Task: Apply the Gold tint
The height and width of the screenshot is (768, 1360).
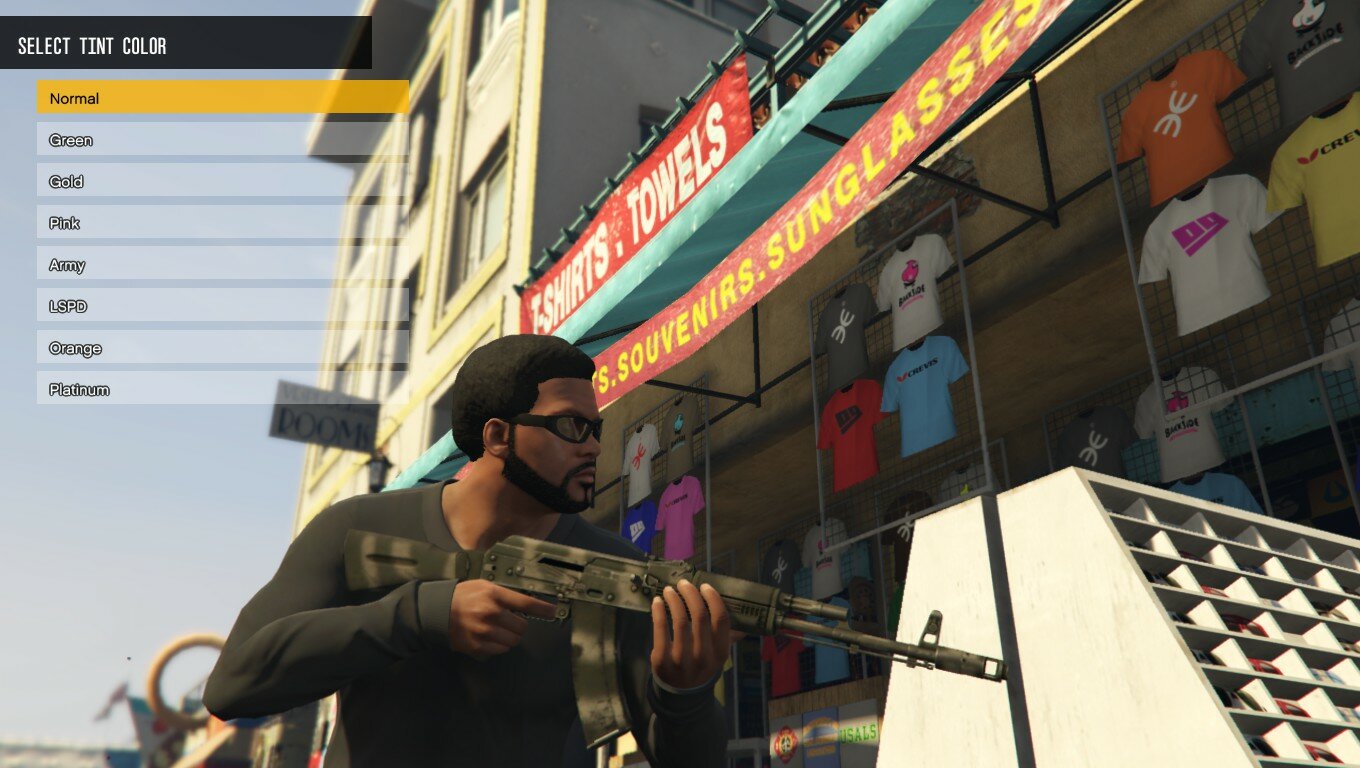Action: point(222,182)
